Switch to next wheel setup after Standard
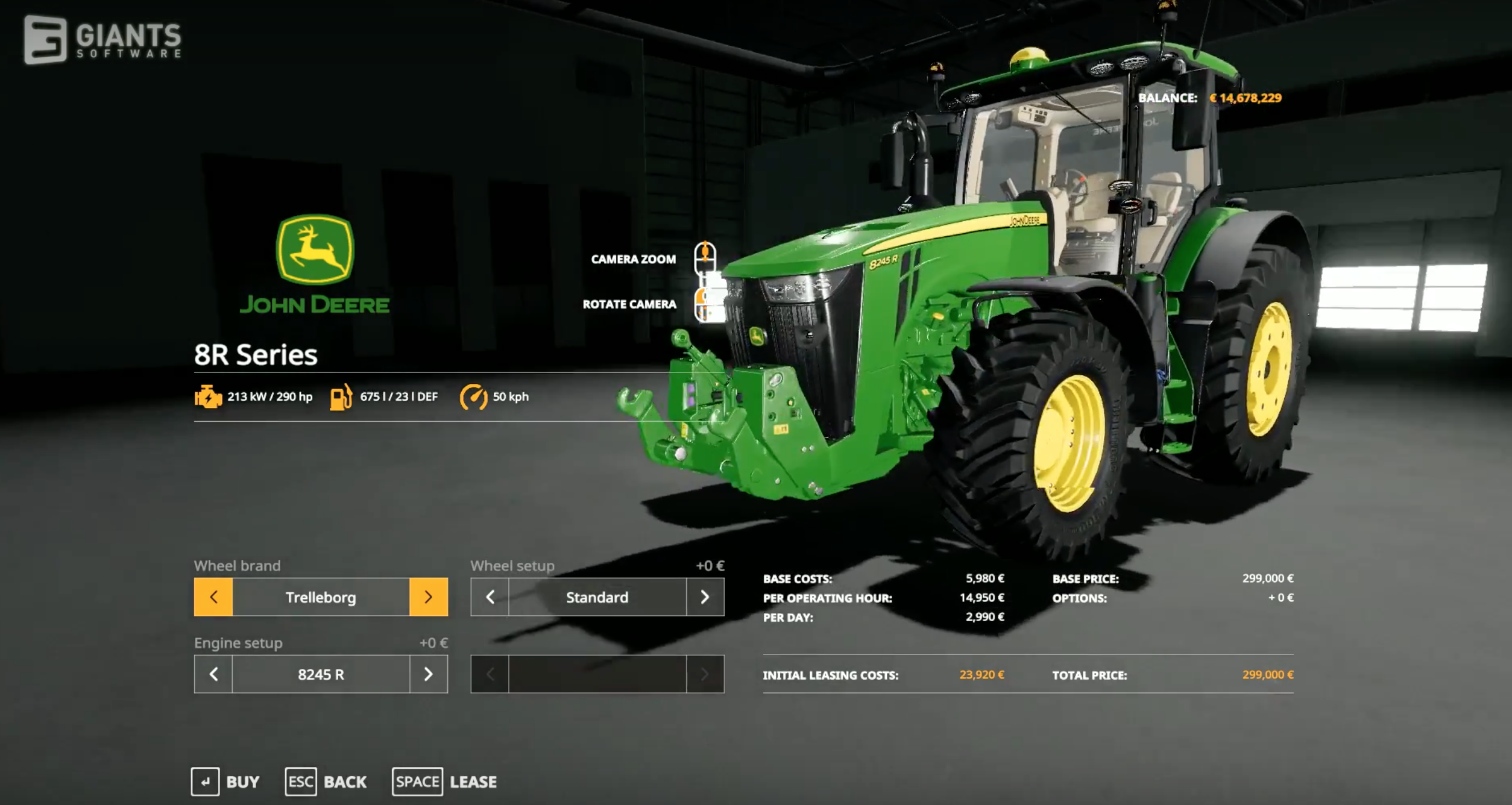The height and width of the screenshot is (805, 1512). pyautogui.click(x=705, y=597)
